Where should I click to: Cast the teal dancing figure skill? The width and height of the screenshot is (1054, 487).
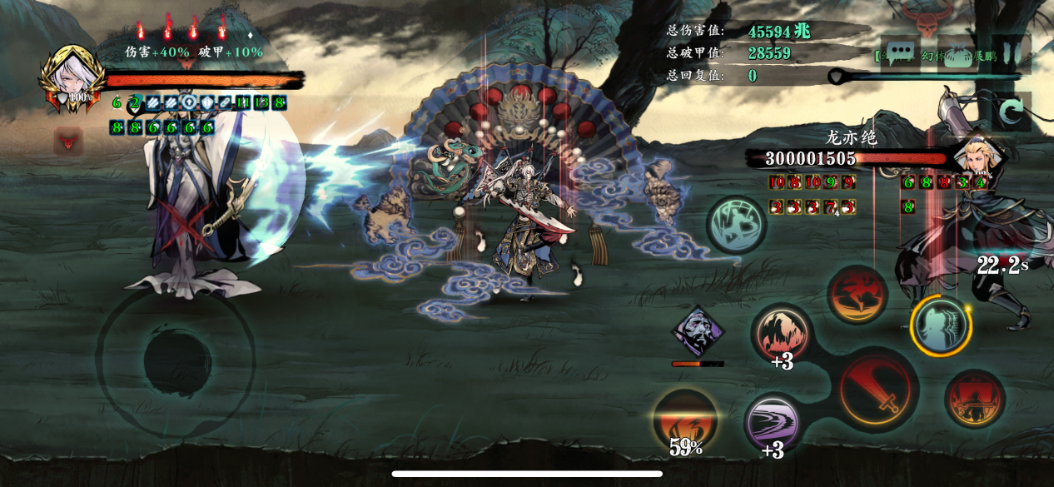click(737, 222)
